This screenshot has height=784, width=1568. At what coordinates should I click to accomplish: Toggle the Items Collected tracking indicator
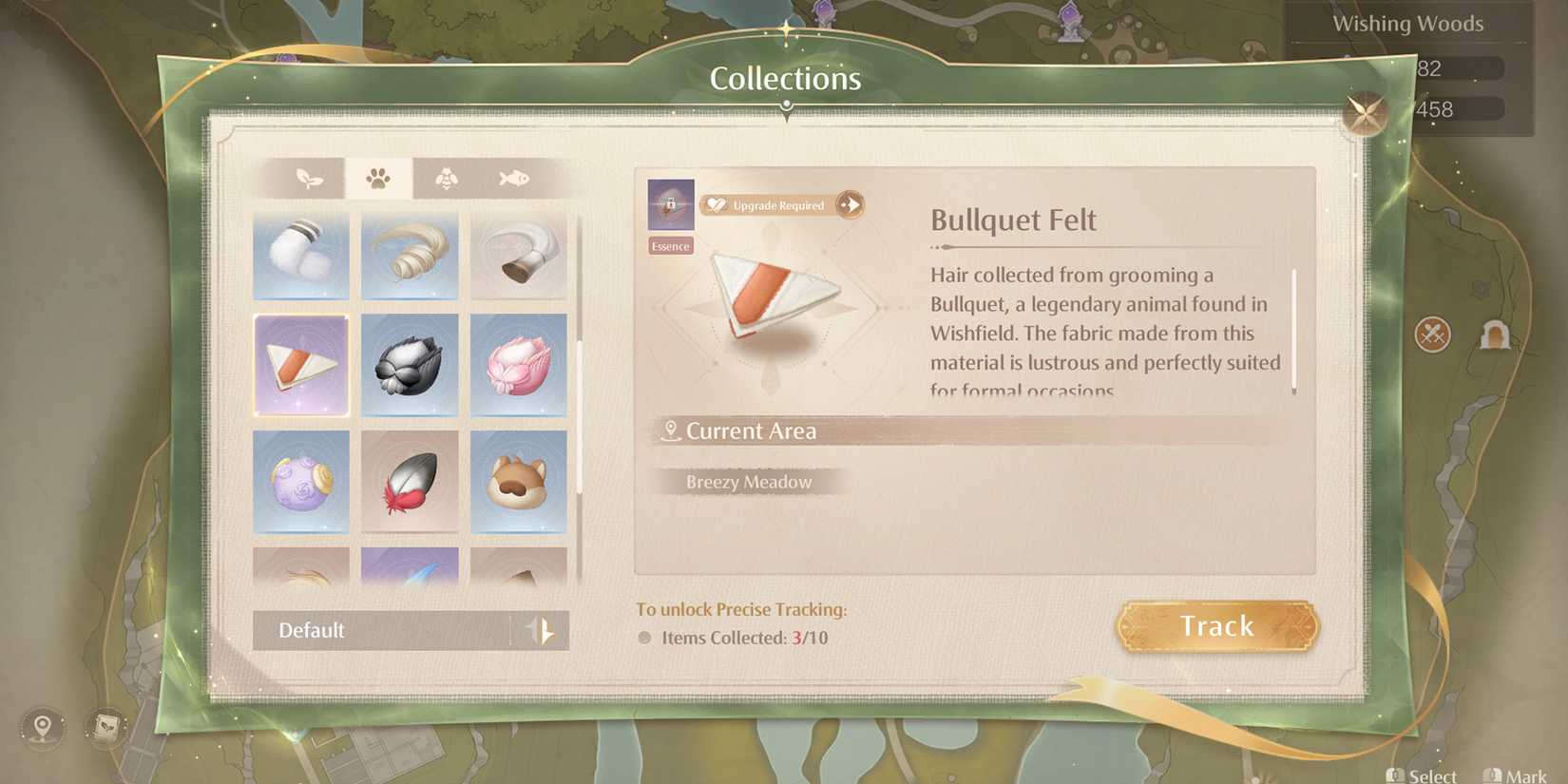pyautogui.click(x=643, y=638)
